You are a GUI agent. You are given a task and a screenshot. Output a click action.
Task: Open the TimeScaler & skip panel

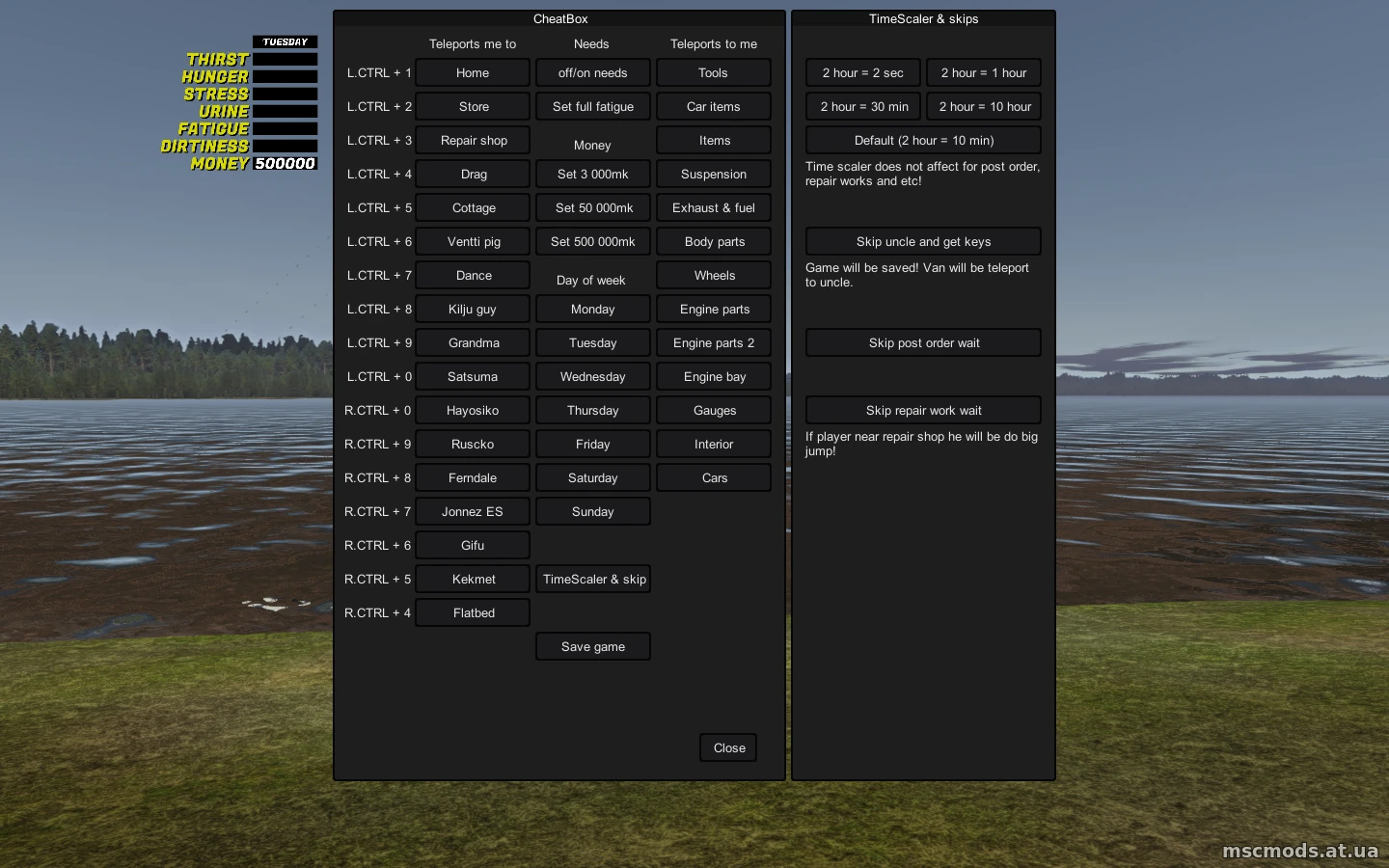tap(592, 579)
